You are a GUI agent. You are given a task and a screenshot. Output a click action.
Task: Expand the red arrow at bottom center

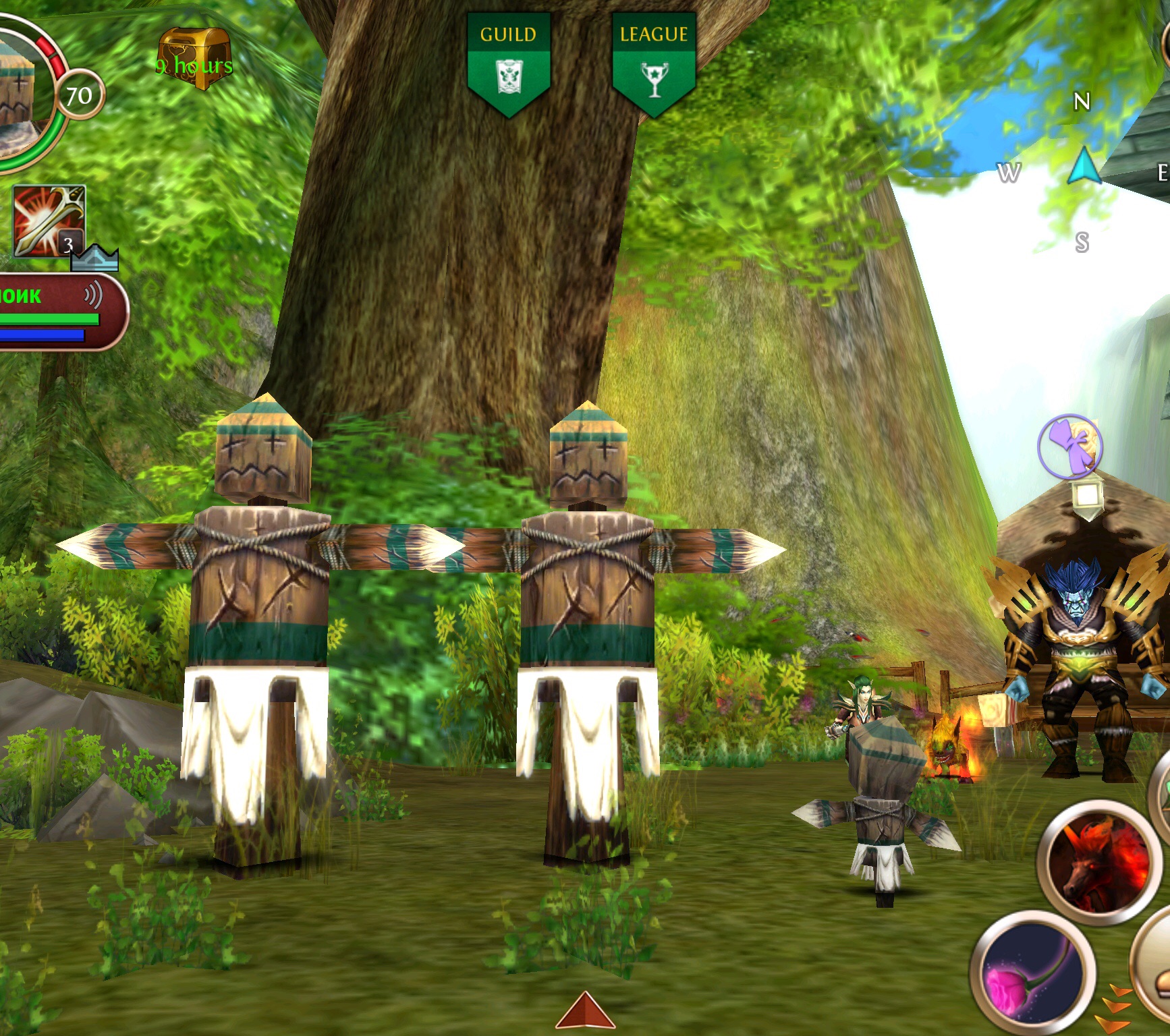584,1011
